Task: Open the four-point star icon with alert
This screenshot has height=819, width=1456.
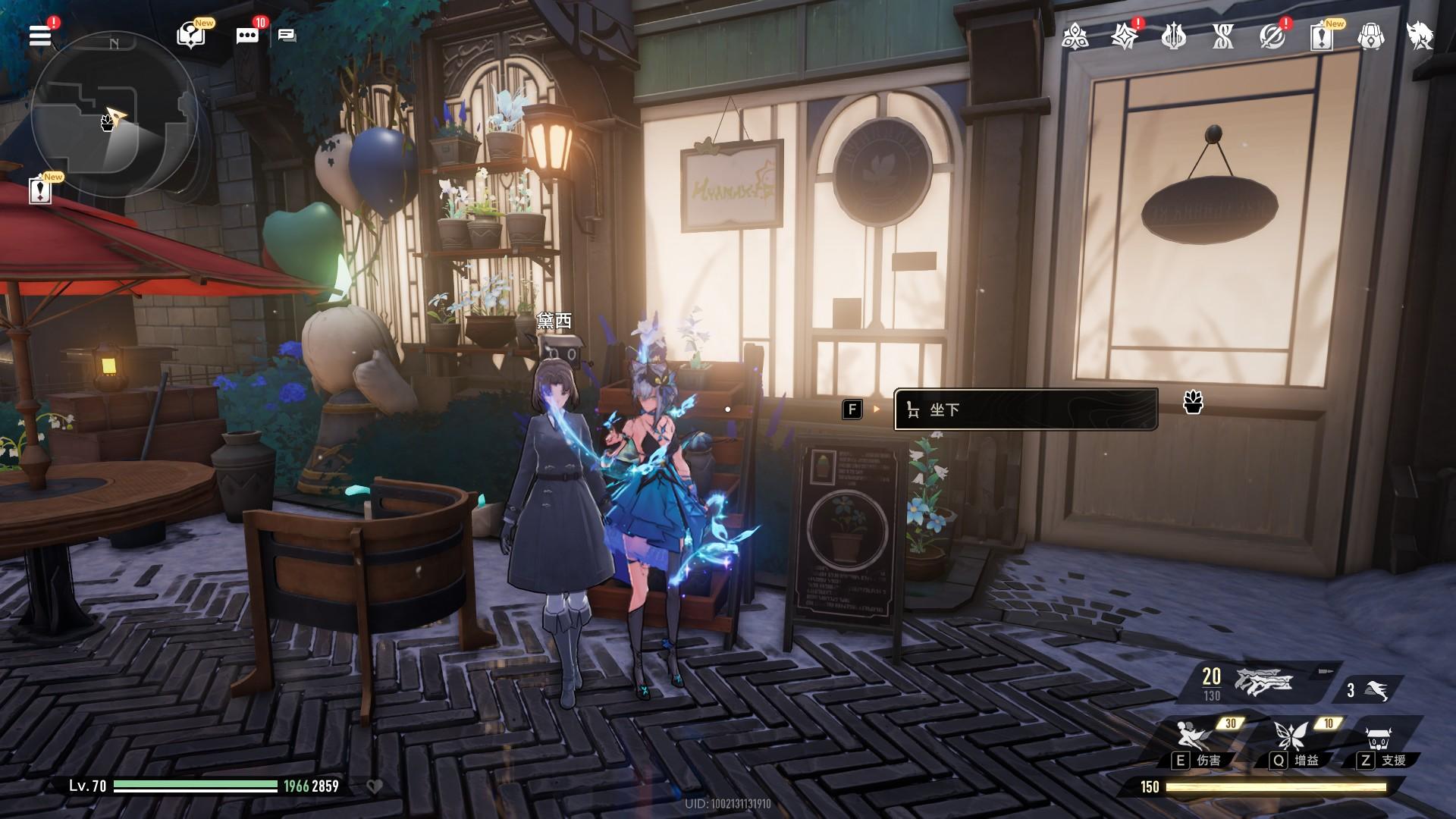Action: 1124,36
